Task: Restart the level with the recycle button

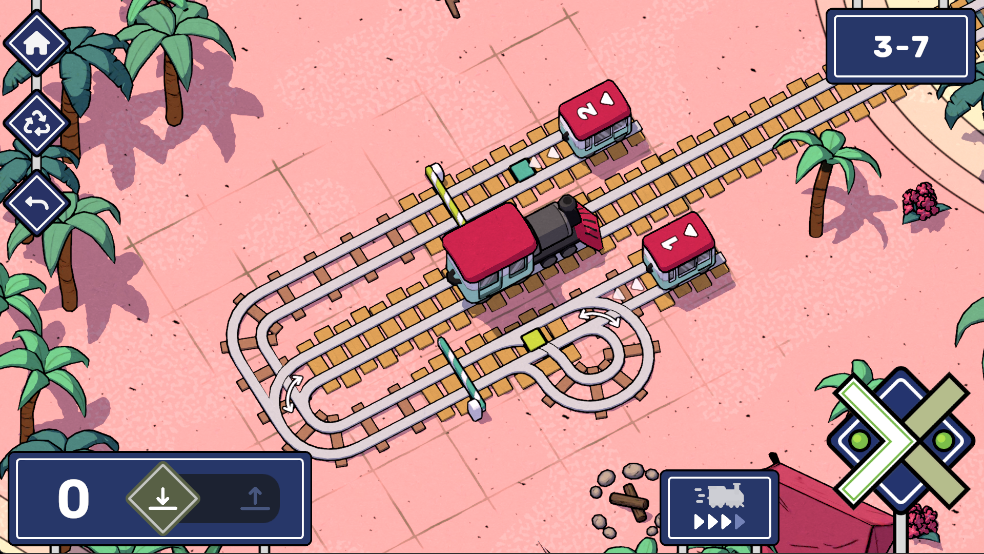Action: click(x=37, y=123)
